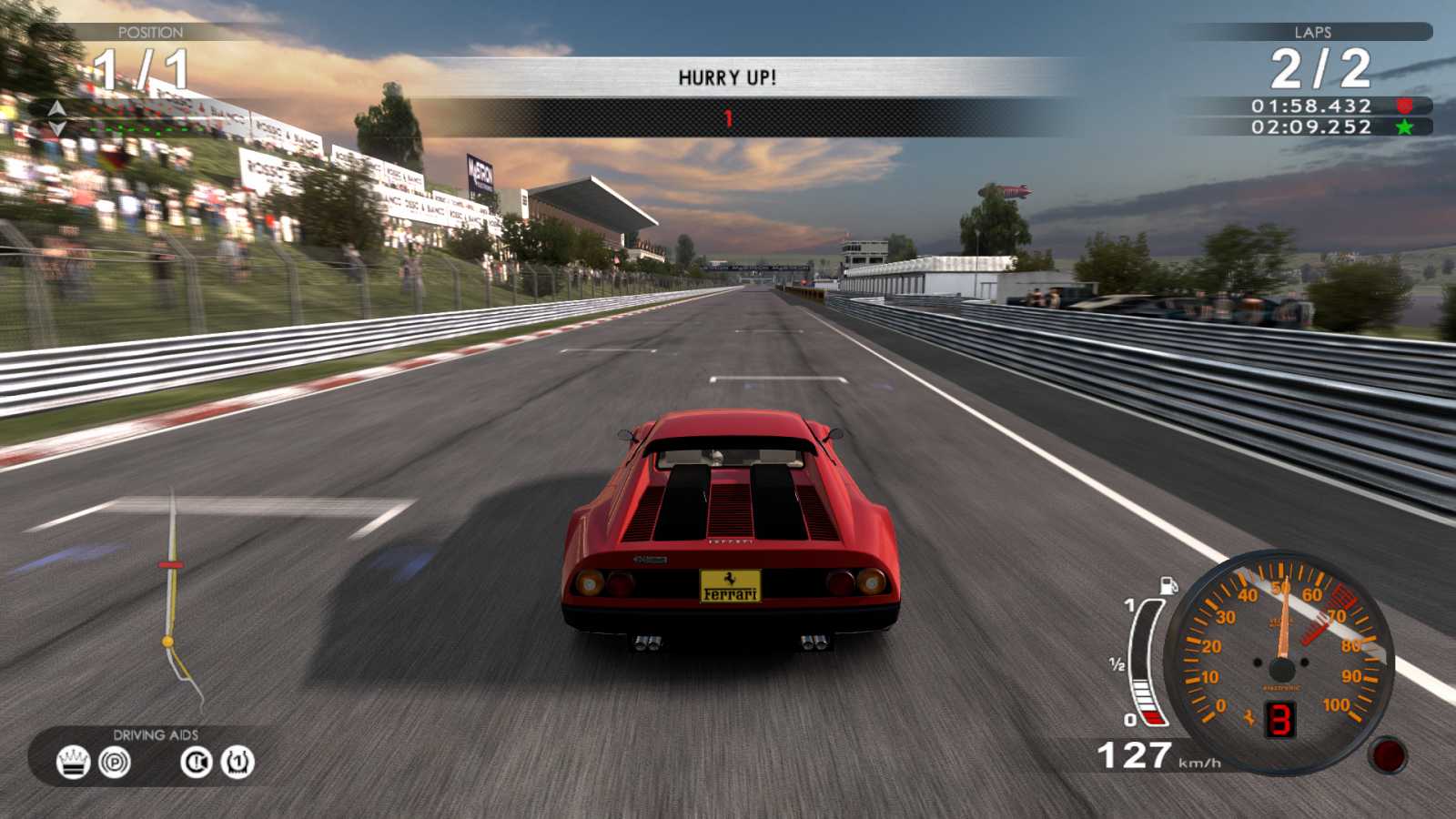Toggle the crown driving aid icon
Viewport: 1456px width, 819px height.
[73, 762]
